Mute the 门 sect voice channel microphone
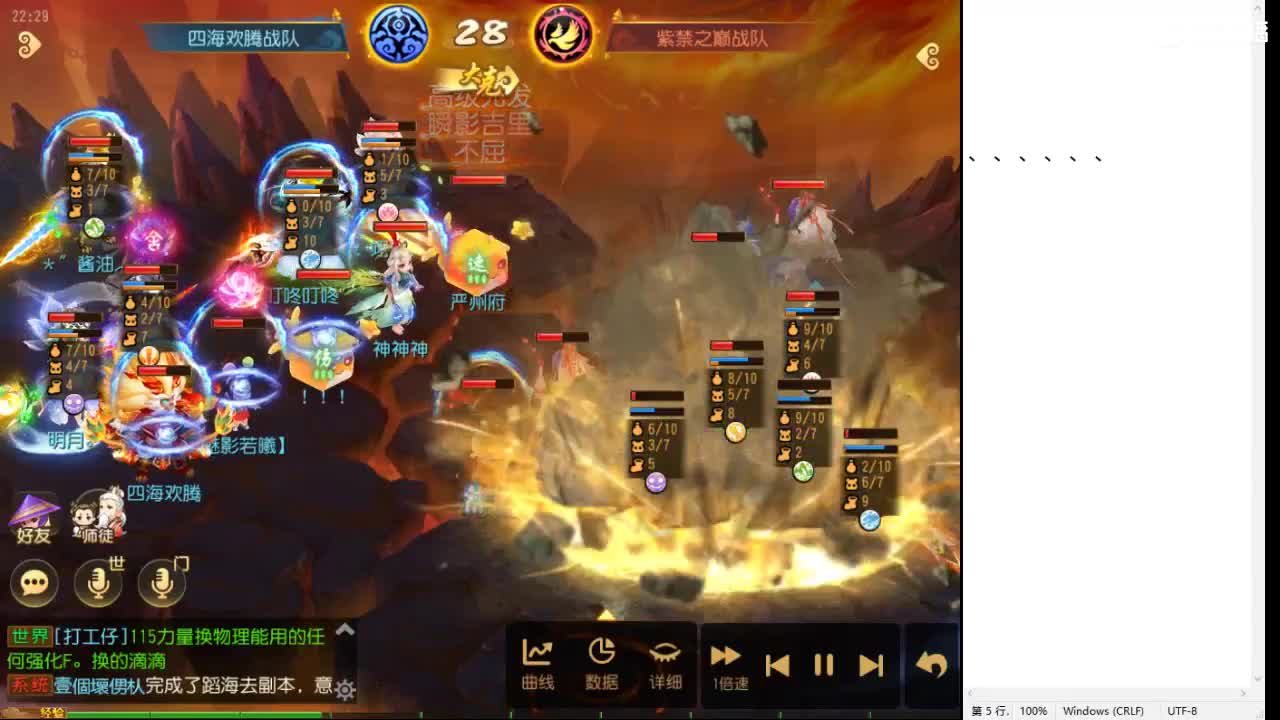The height and width of the screenshot is (720, 1280). [160, 583]
